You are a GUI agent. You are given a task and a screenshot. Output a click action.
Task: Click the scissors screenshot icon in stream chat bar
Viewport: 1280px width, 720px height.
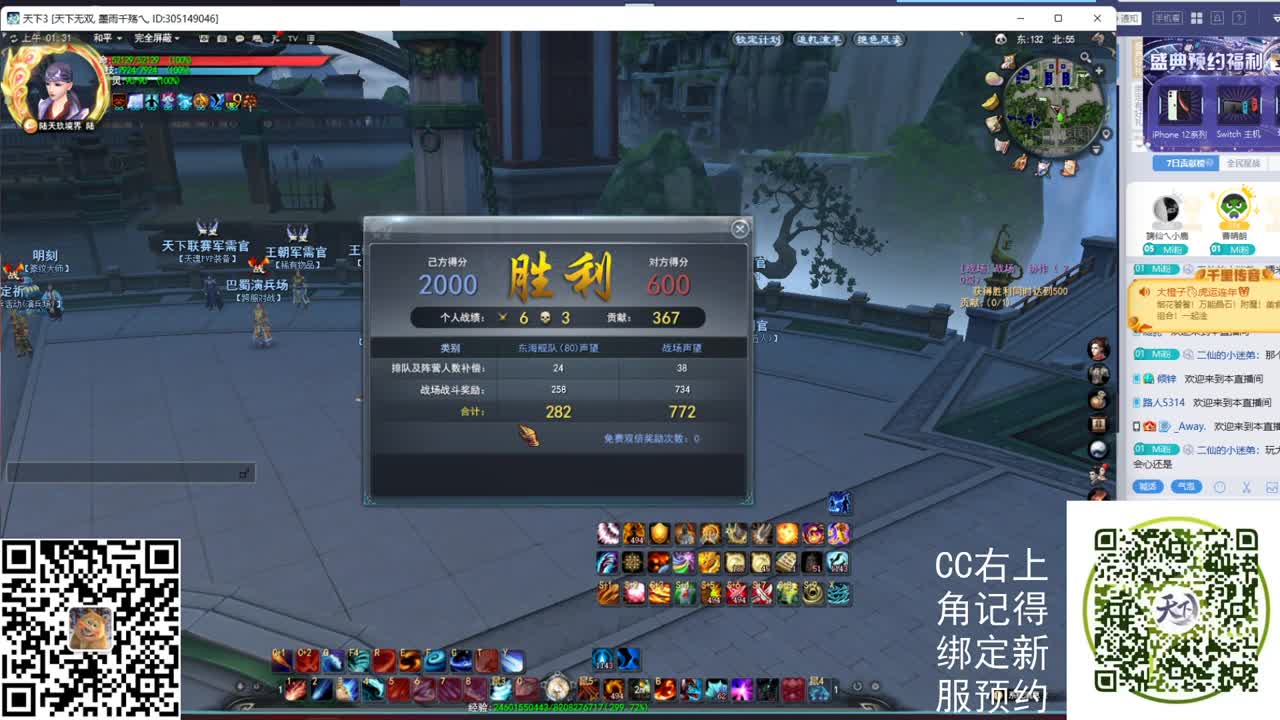tap(1247, 488)
